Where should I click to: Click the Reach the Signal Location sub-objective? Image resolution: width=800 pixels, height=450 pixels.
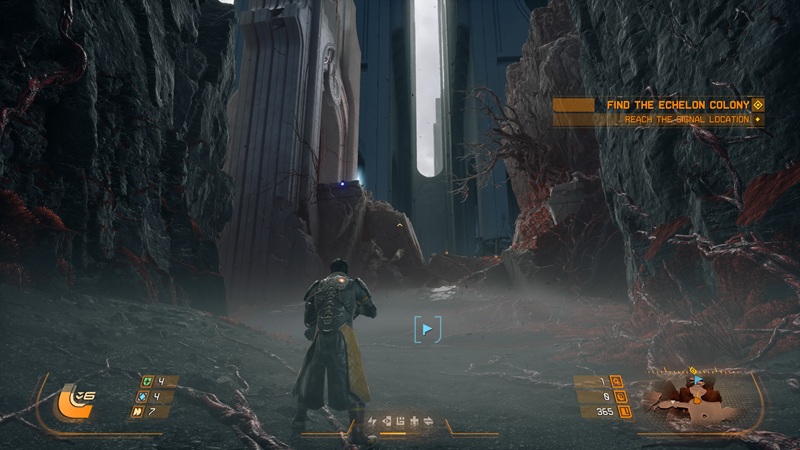[x=686, y=120]
